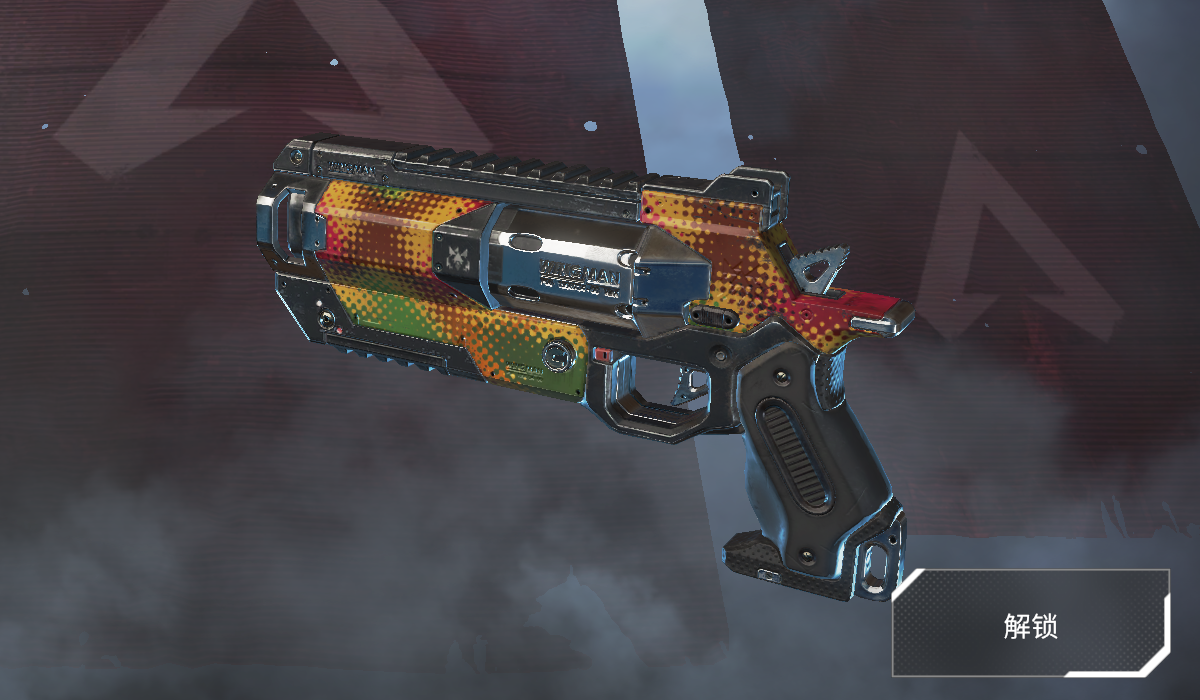This screenshot has width=1200, height=700.
Task: Click the 解锁 unlock button
Action: pyautogui.click(x=1030, y=625)
